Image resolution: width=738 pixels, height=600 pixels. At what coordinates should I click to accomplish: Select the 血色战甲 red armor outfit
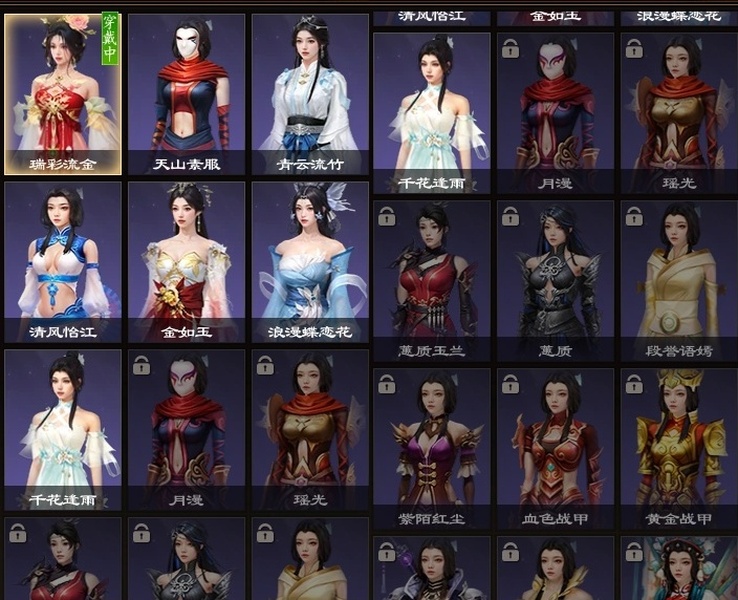556,448
